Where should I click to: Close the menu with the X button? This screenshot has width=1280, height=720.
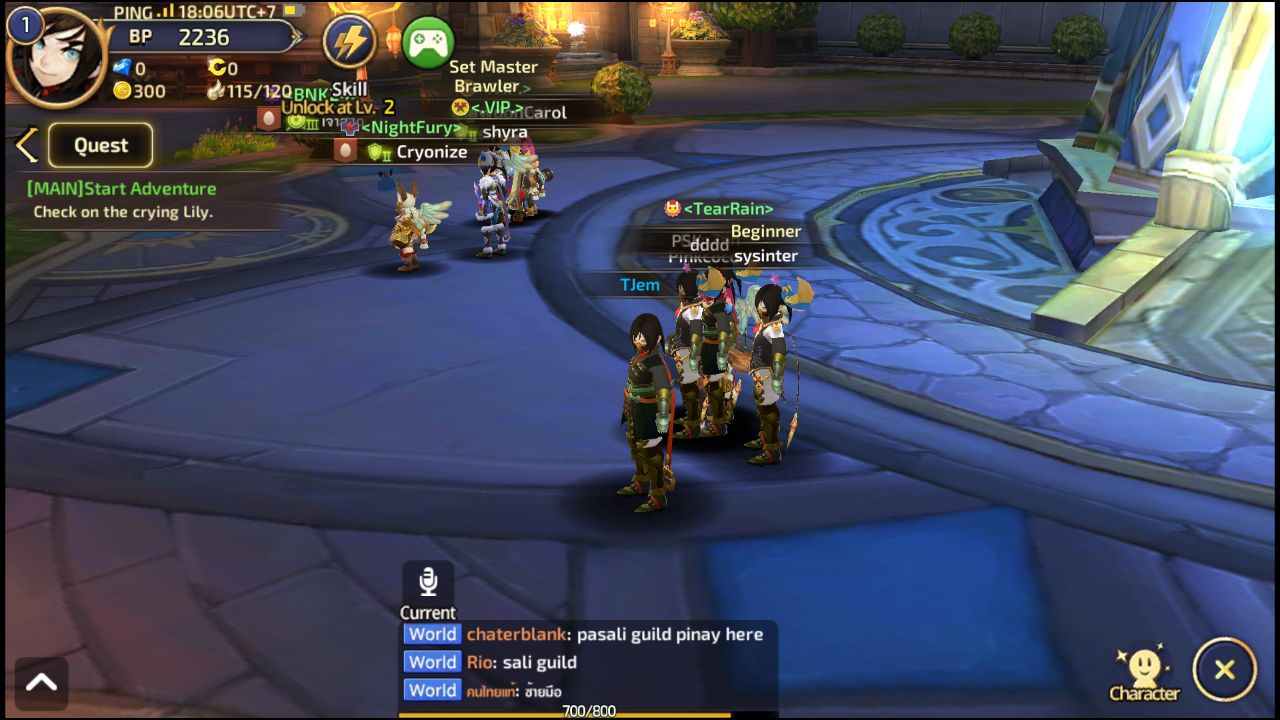pos(1224,670)
